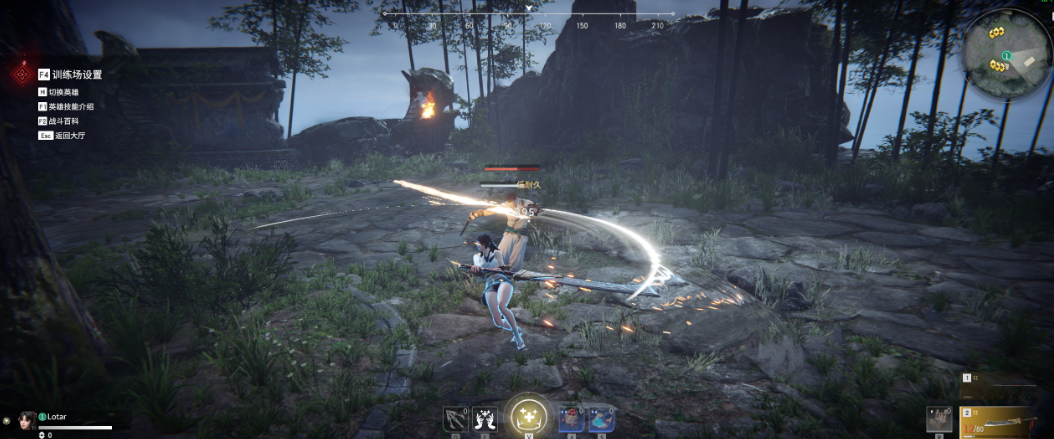Select the grappling hook slot
This screenshot has width=1054, height=439.
[x=456, y=419]
